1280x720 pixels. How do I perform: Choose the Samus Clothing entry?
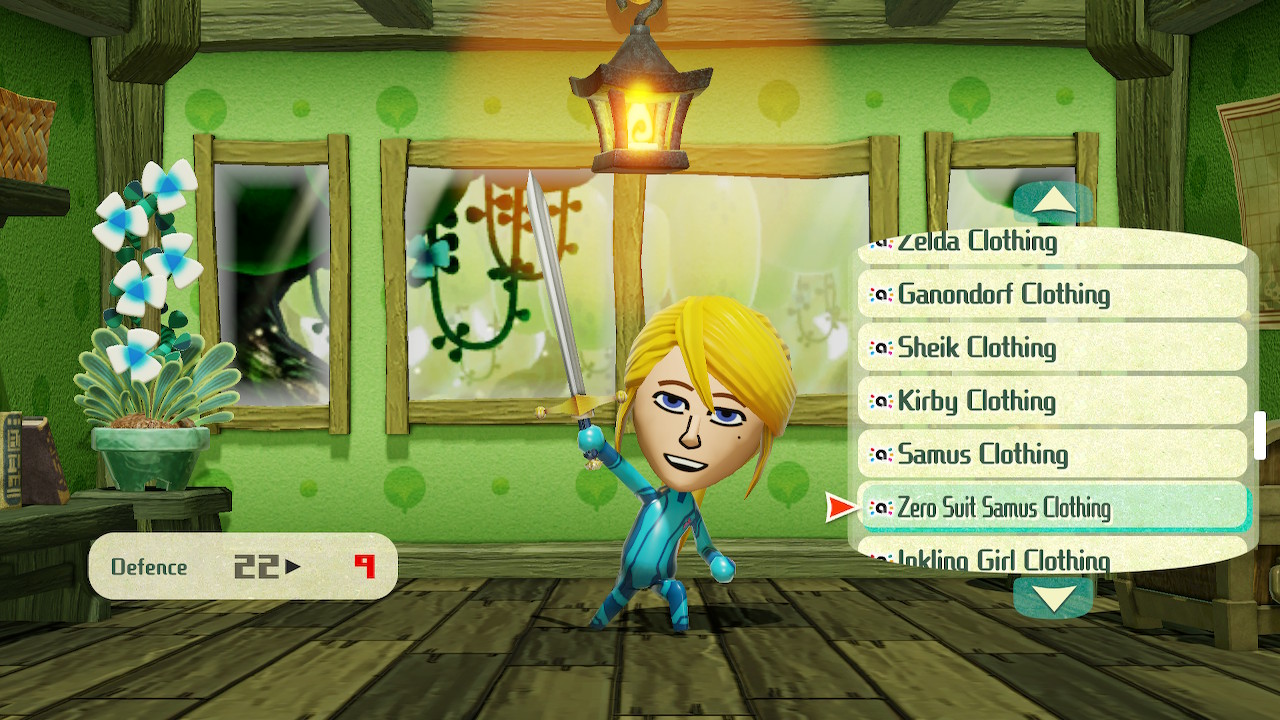pyautogui.click(x=1052, y=454)
